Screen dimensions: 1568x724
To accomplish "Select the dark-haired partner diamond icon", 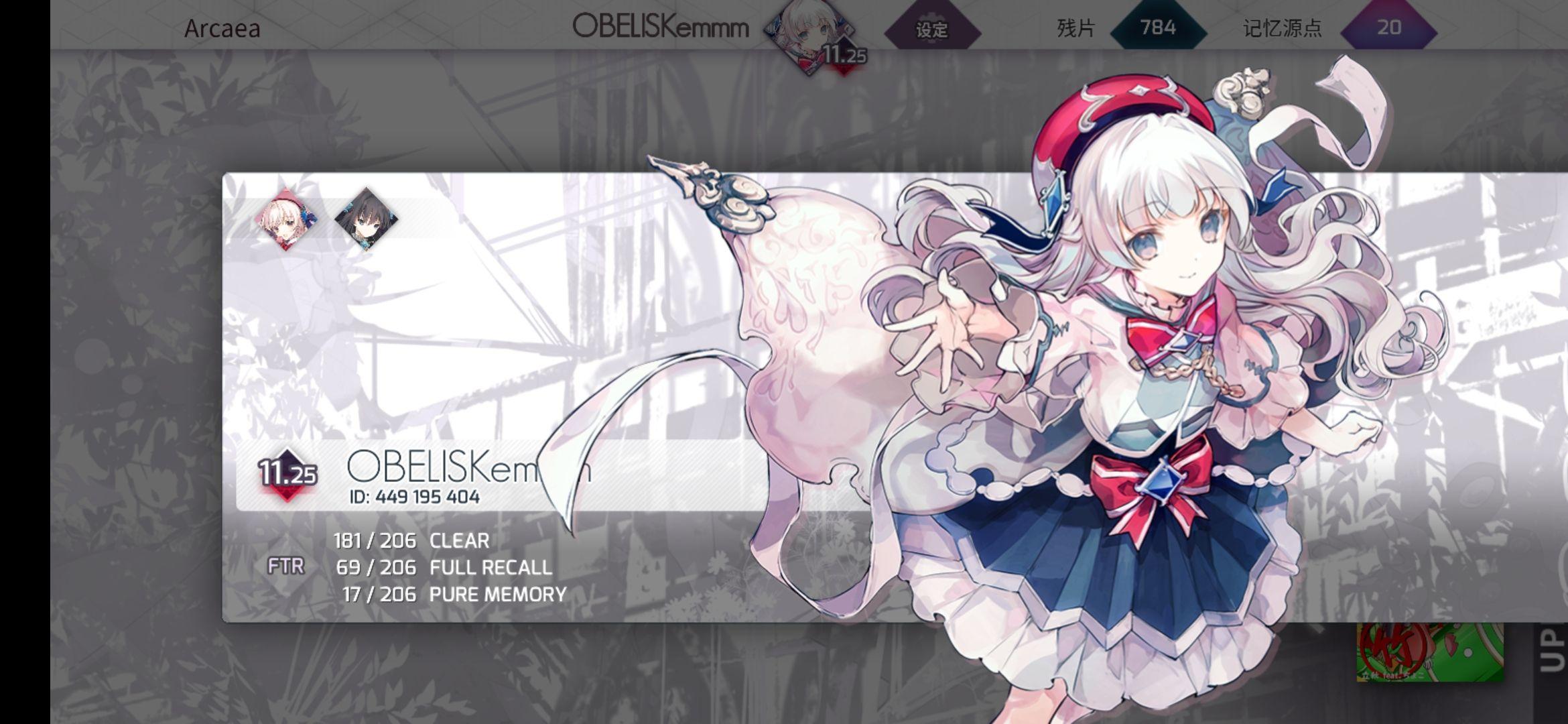I will (x=366, y=218).
